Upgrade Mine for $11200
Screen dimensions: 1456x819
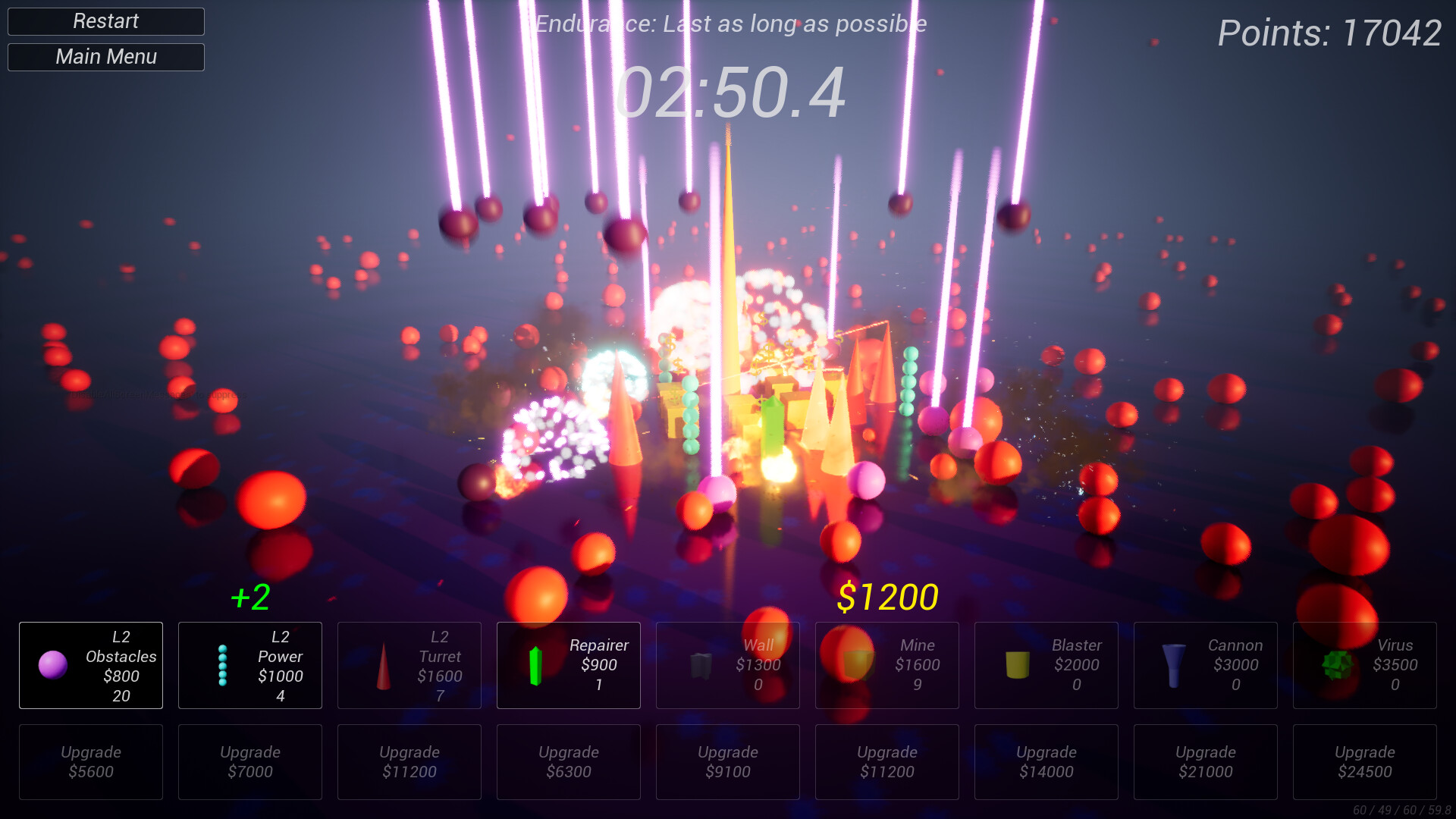pyautogui.click(x=886, y=761)
